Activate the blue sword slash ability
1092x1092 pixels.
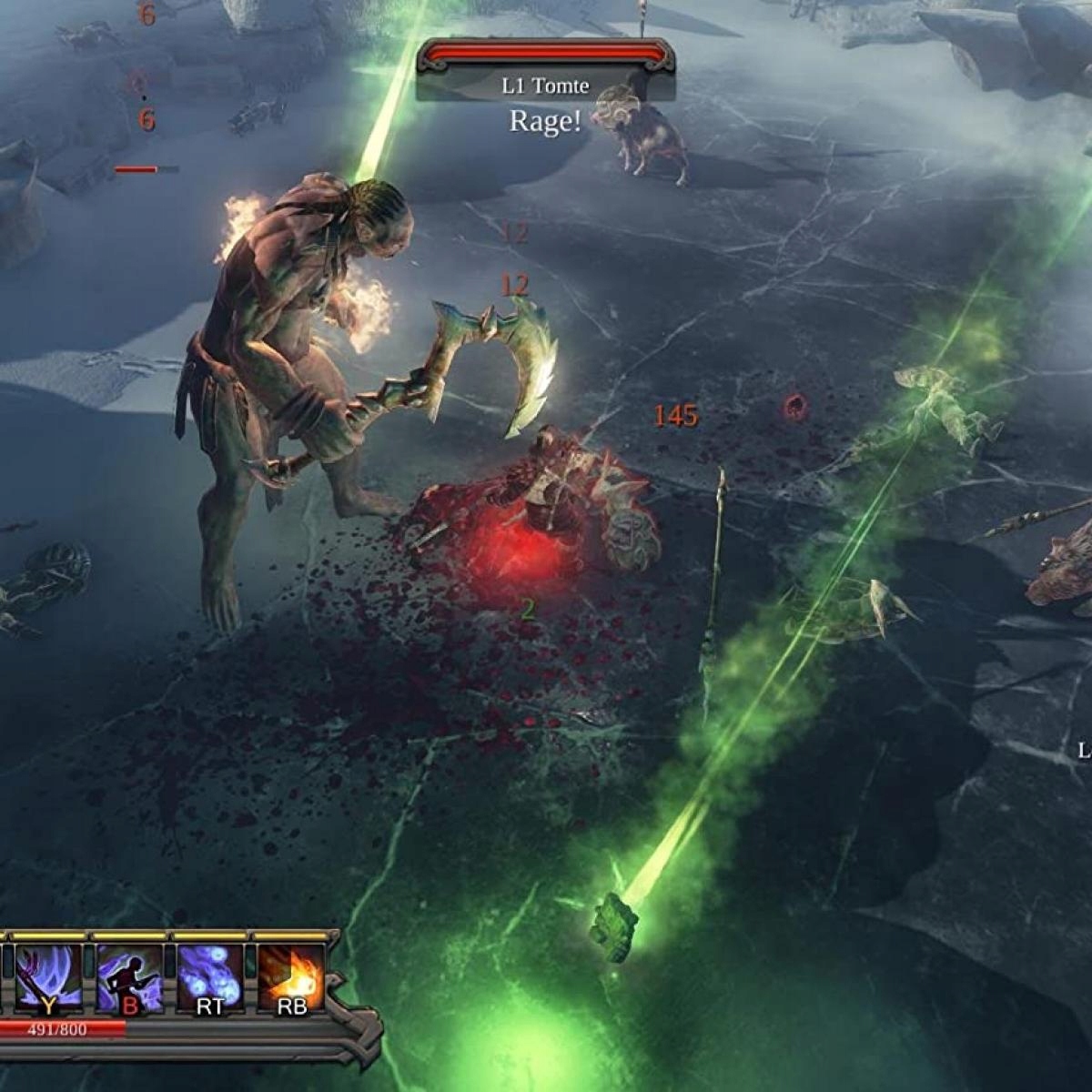[48, 978]
